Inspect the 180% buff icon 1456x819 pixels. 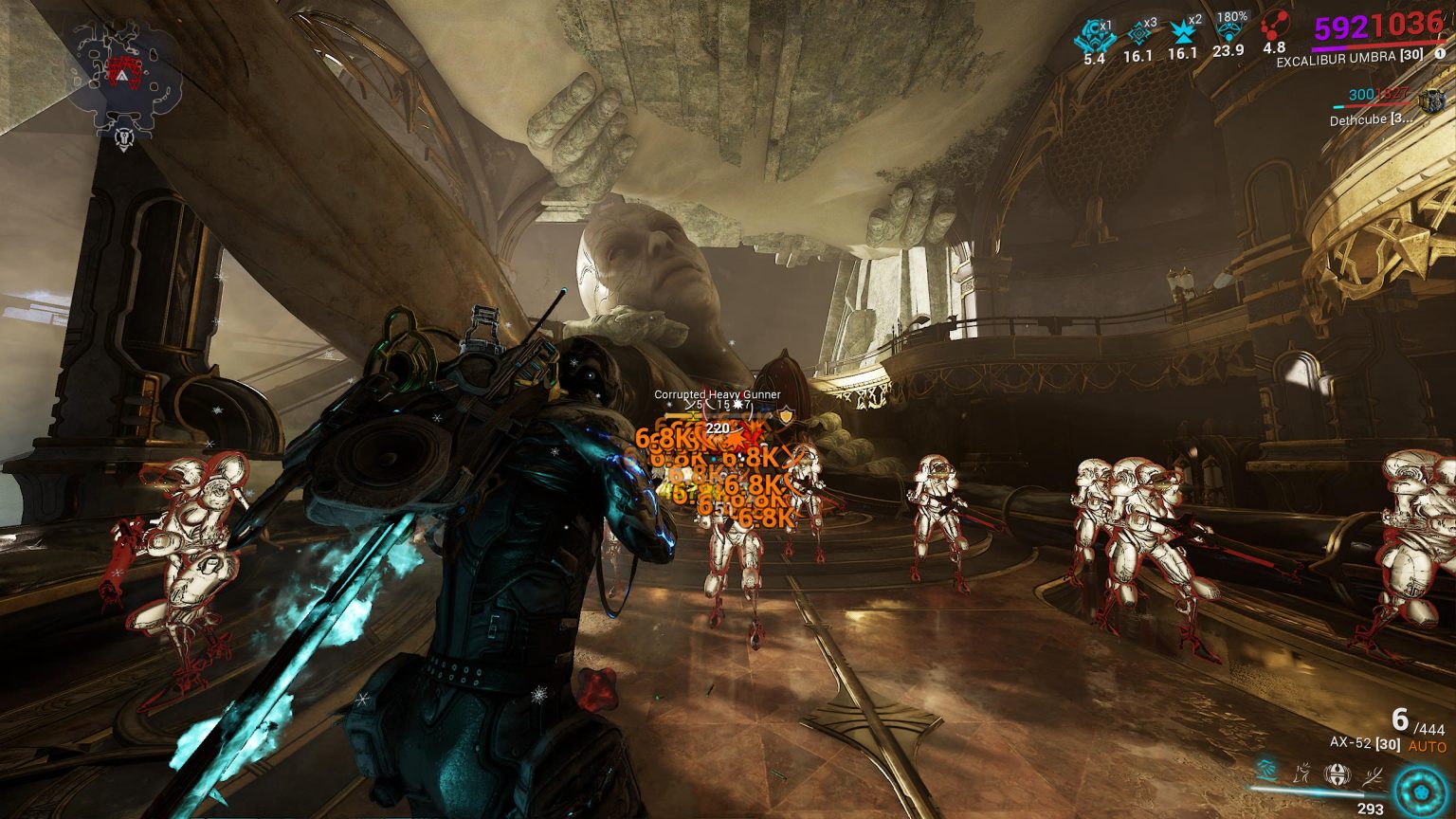[1228, 34]
